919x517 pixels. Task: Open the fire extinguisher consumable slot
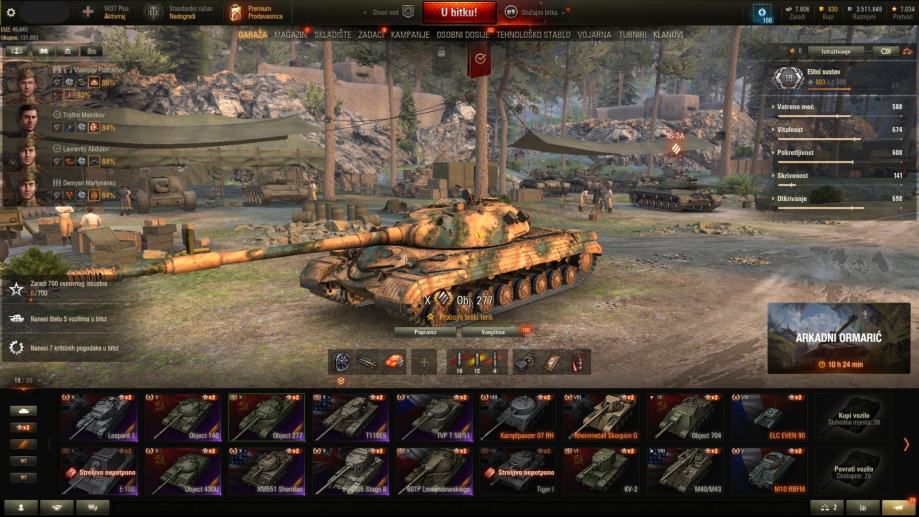(579, 362)
